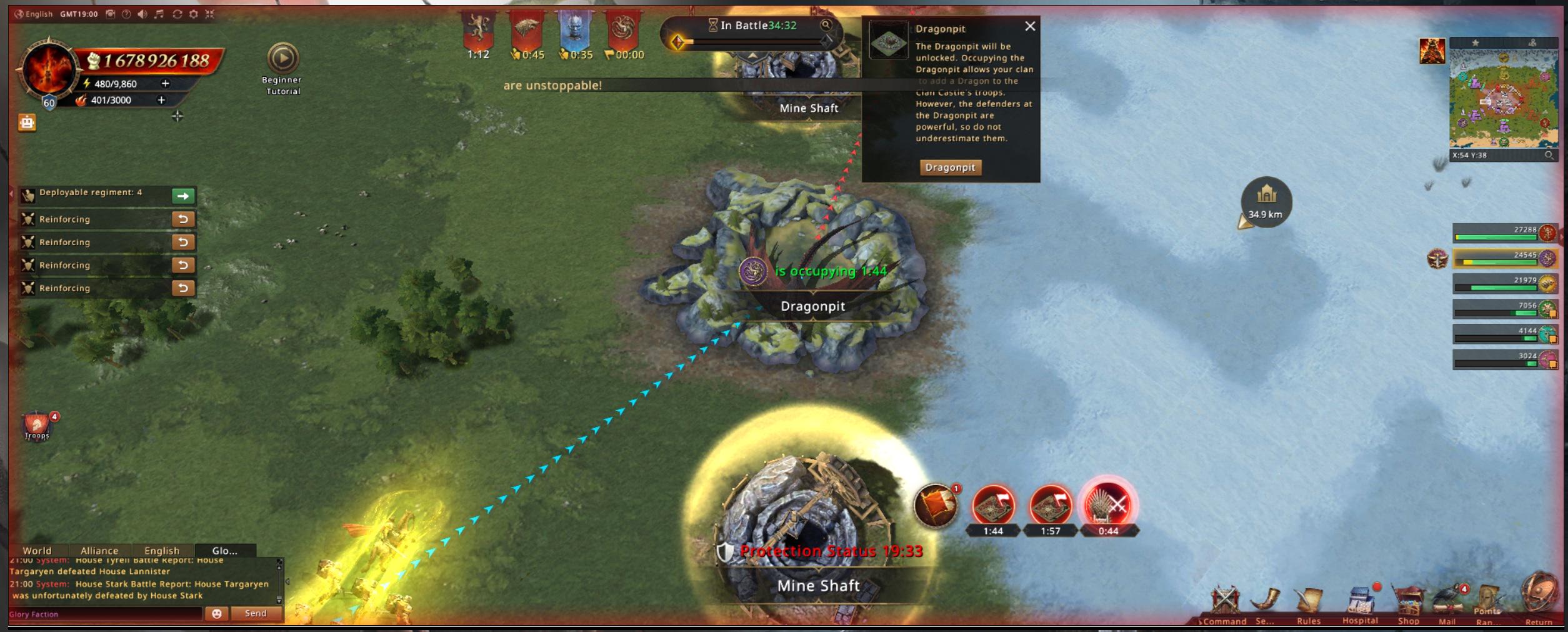Change the language from English
This screenshot has height=632, width=1568.
34,14
